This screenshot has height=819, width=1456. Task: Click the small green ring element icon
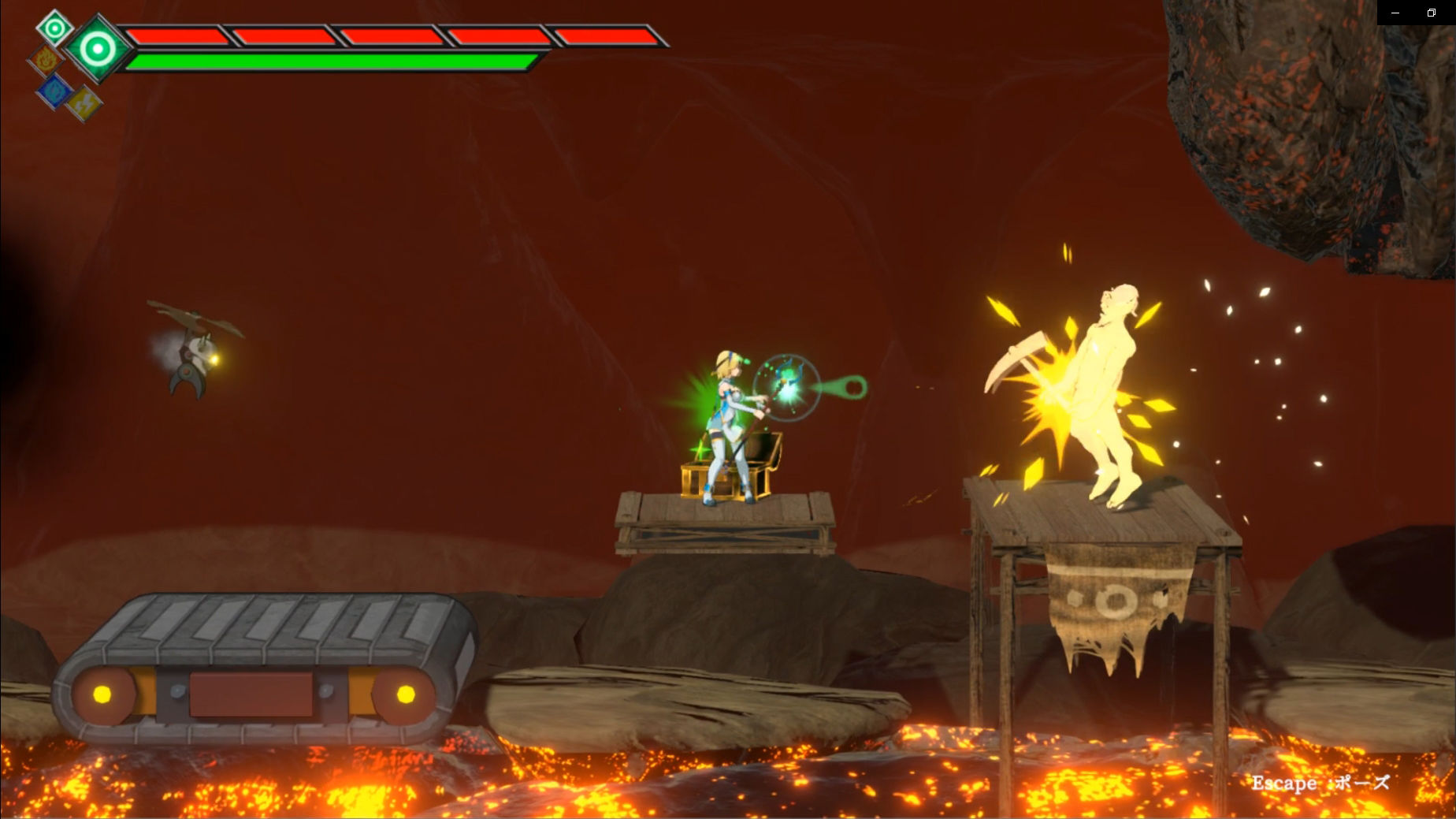(54, 29)
